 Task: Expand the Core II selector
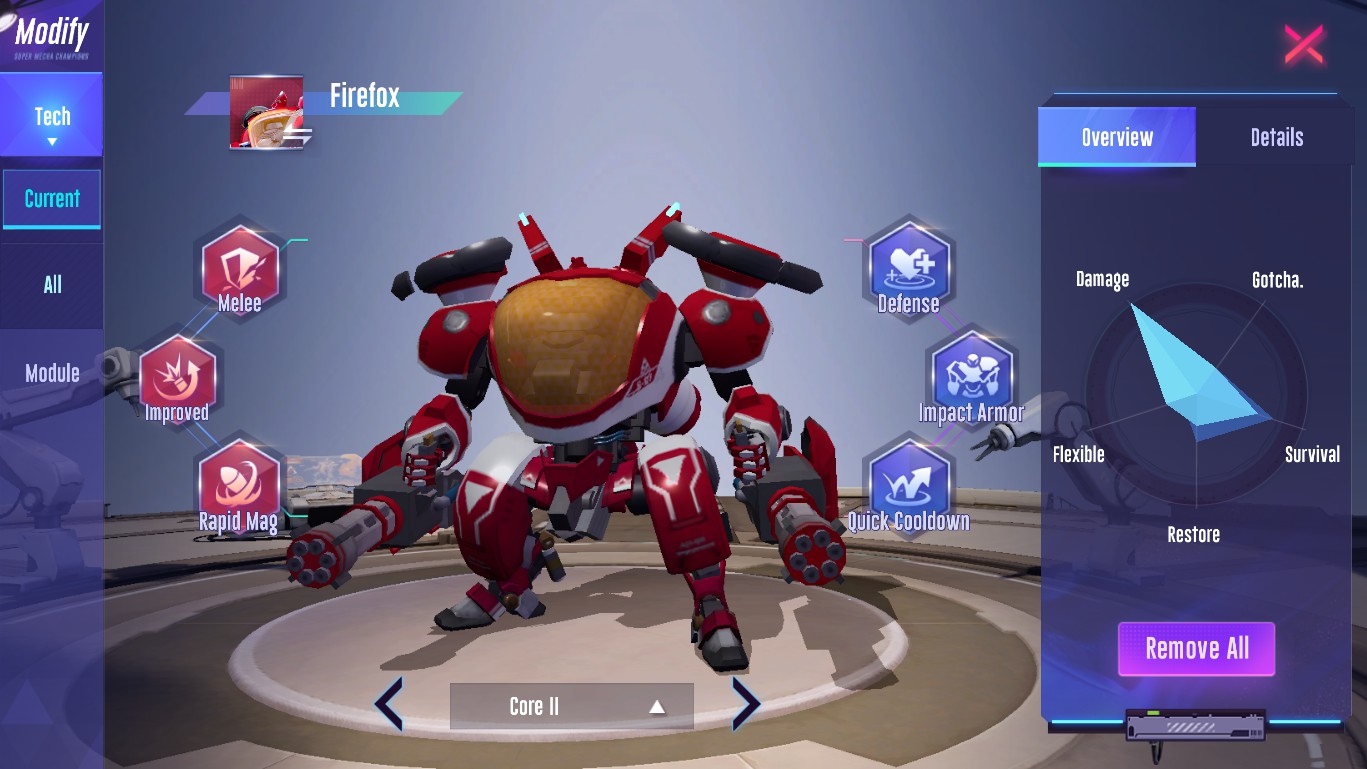click(x=571, y=706)
